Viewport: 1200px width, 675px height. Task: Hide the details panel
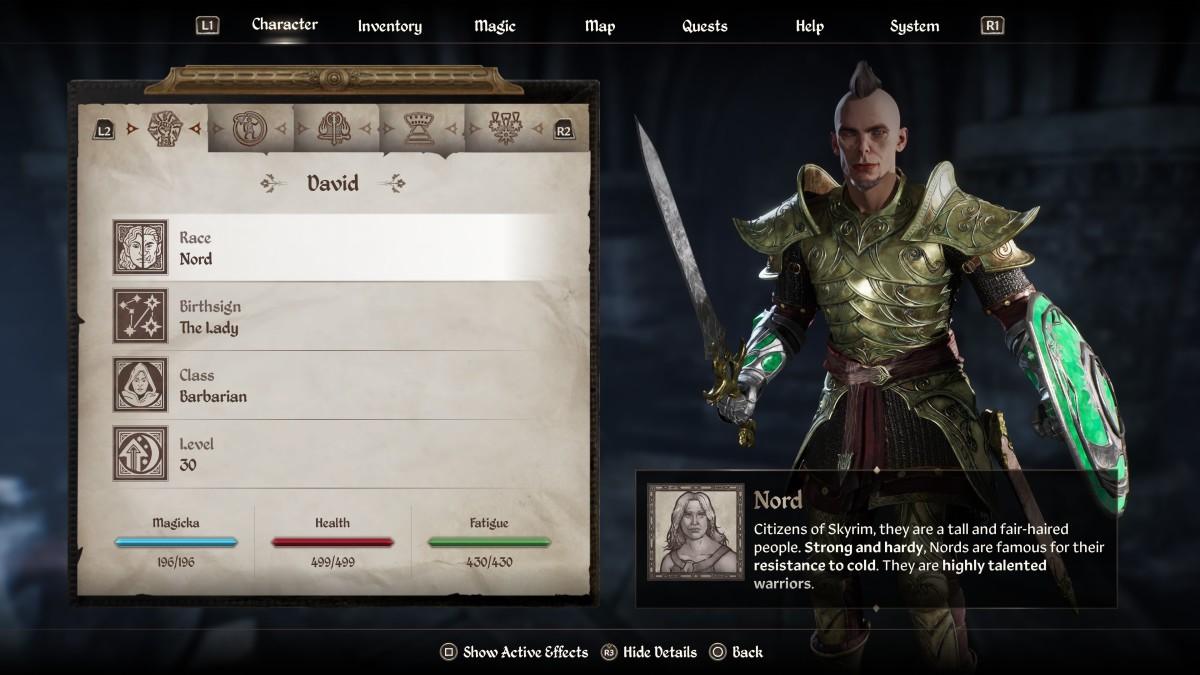648,652
